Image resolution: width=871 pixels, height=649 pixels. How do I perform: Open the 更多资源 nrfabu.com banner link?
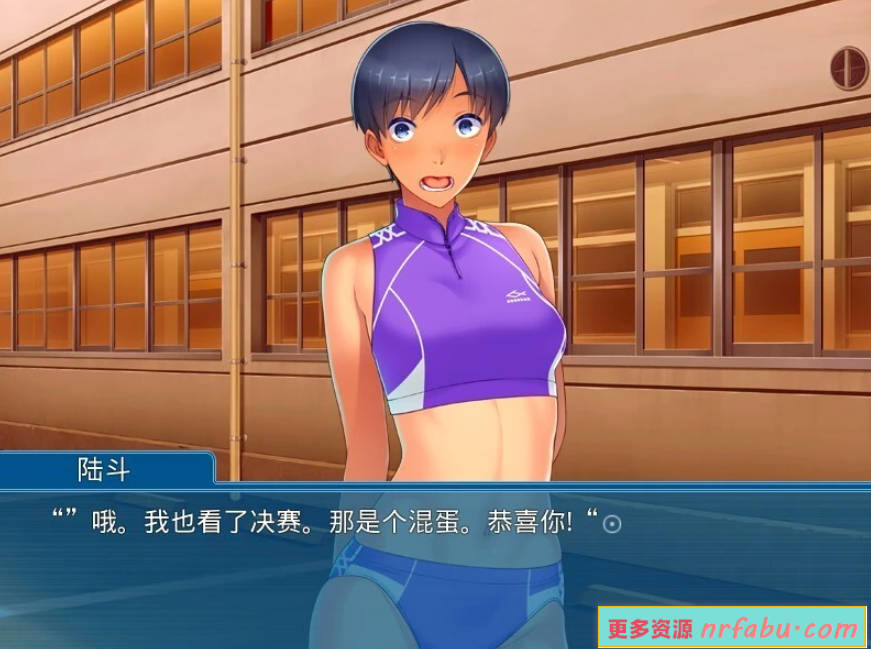pos(733,628)
